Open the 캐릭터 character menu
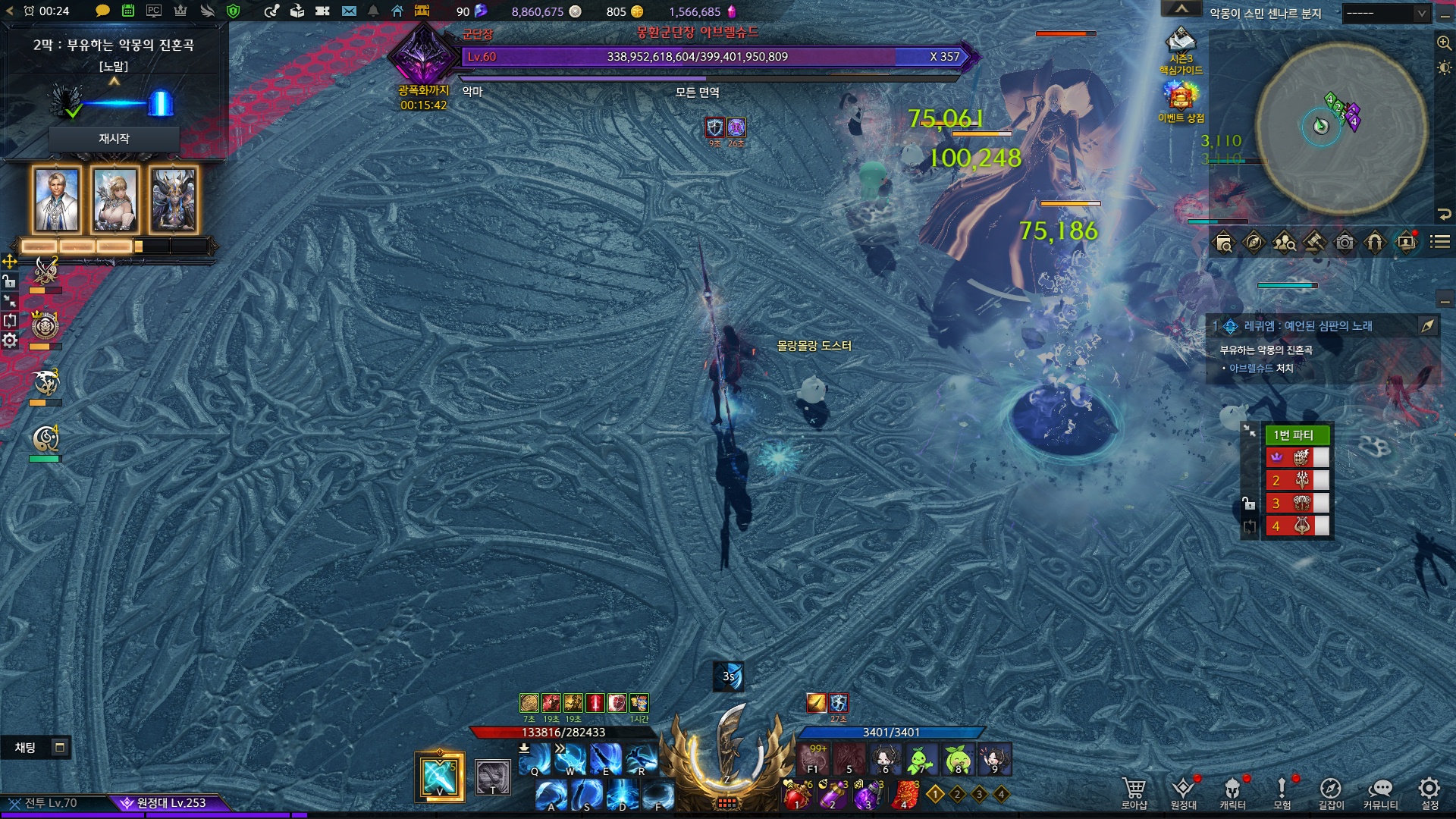The image size is (1456, 819). [x=1232, y=792]
